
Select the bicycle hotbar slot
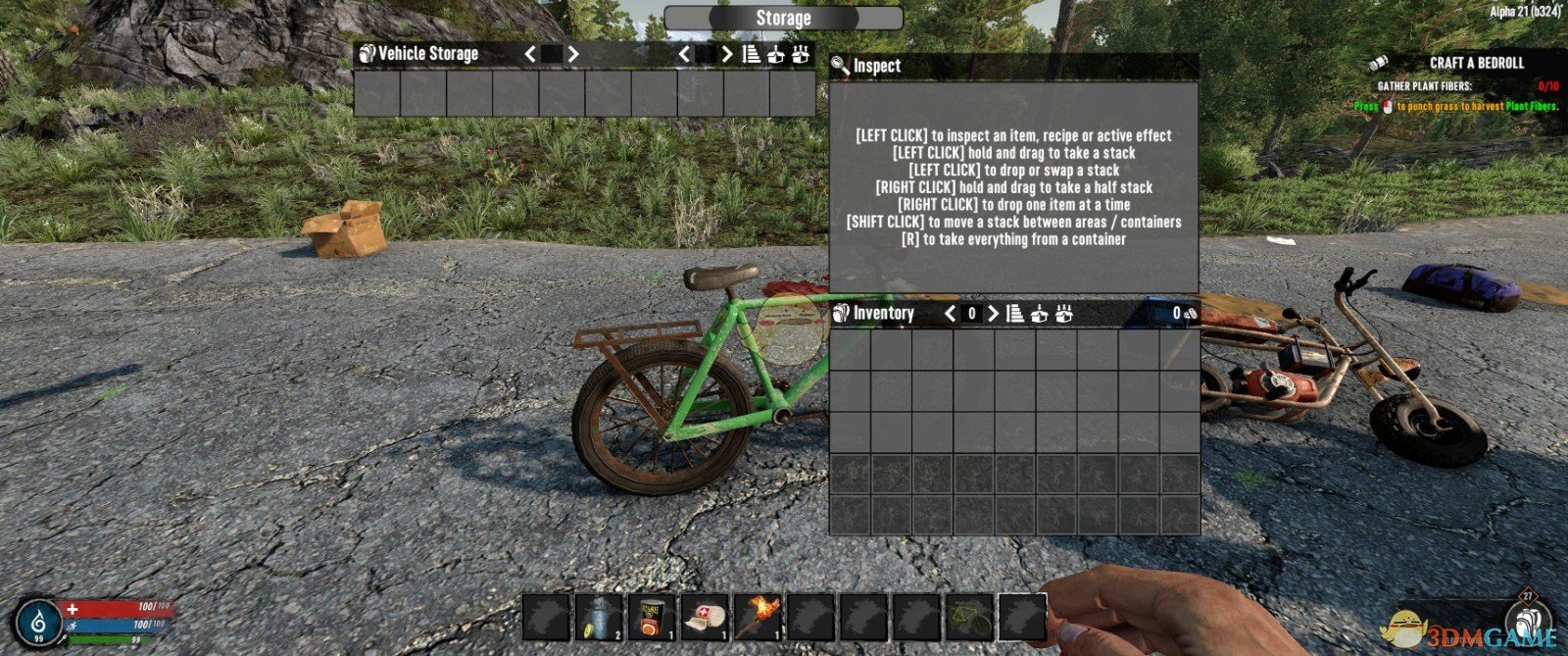[x=969, y=617]
